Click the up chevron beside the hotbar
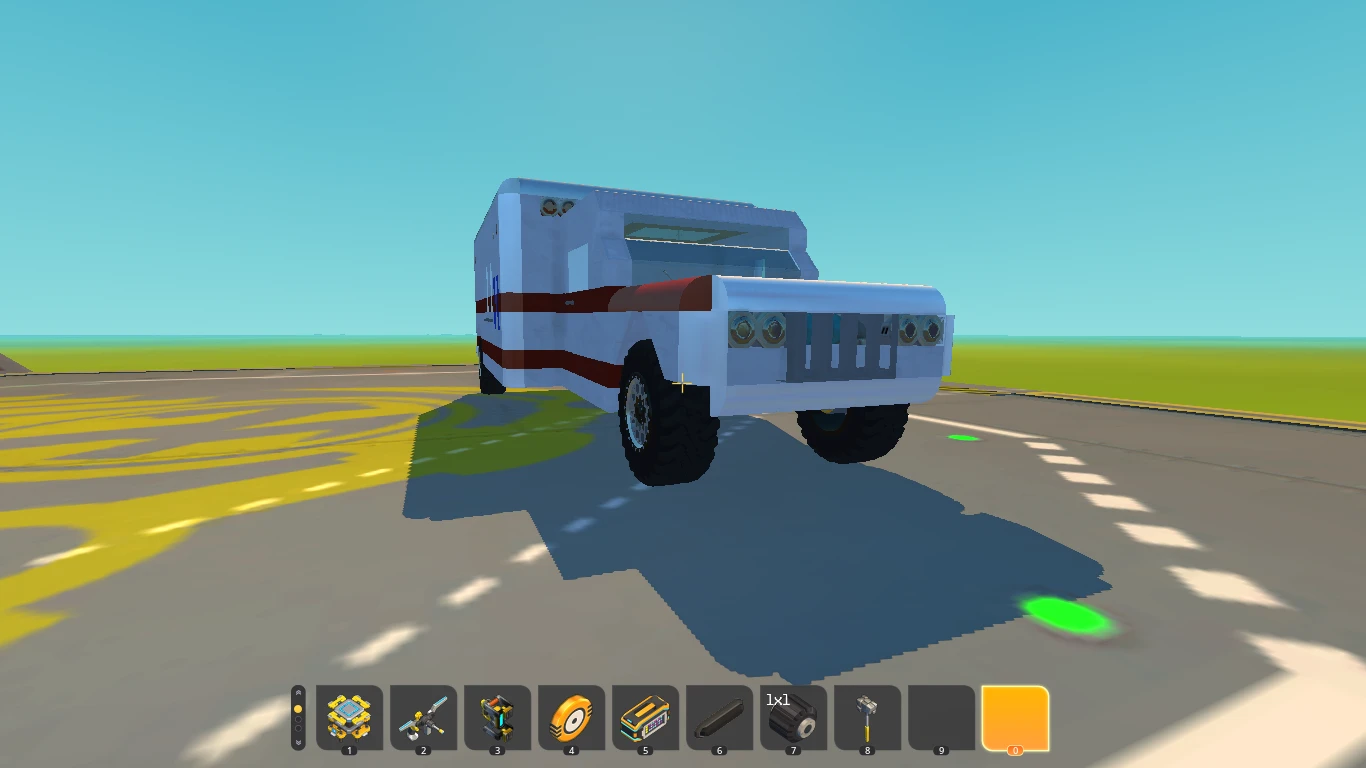This screenshot has width=1366, height=768. (x=297, y=692)
